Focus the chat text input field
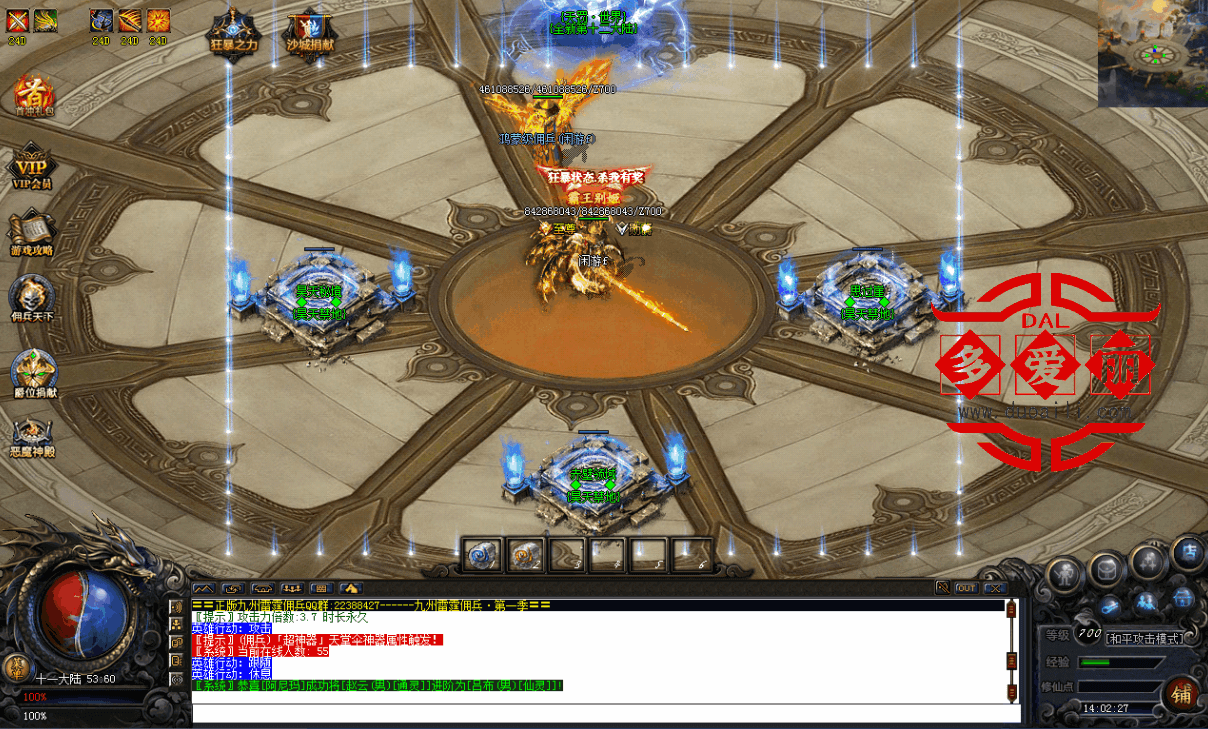 [600, 714]
